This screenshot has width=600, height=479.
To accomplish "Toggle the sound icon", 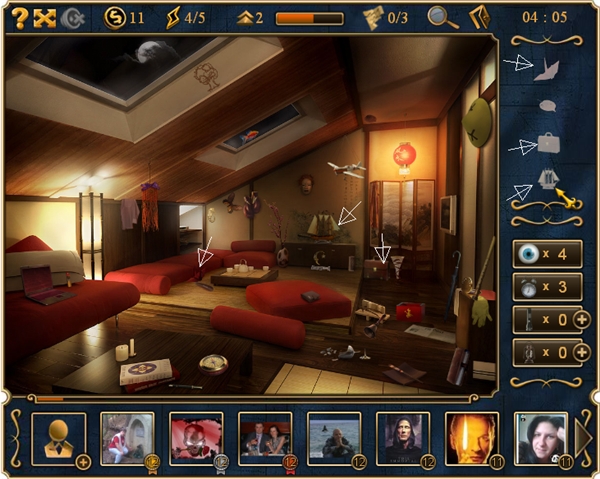I will pyautogui.click(x=72, y=17).
